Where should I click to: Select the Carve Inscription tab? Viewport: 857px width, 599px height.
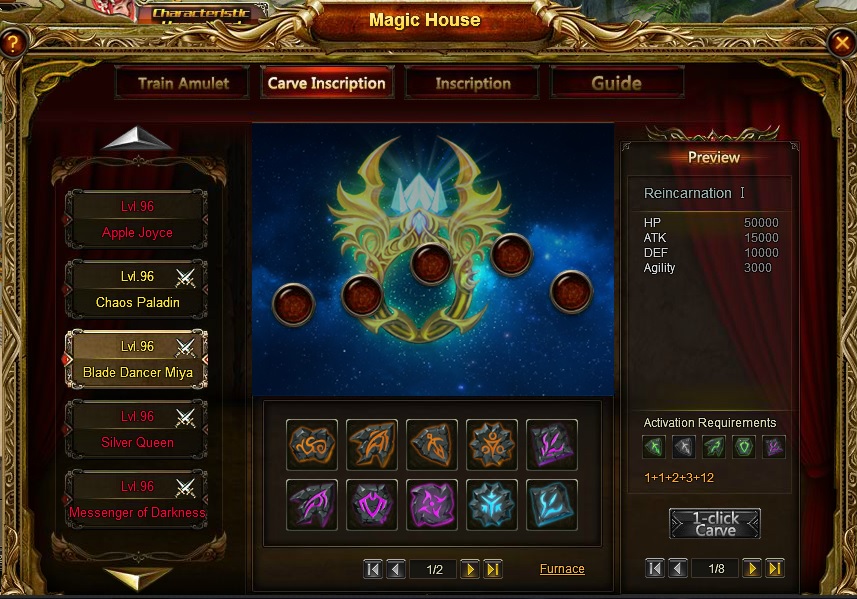[326, 83]
